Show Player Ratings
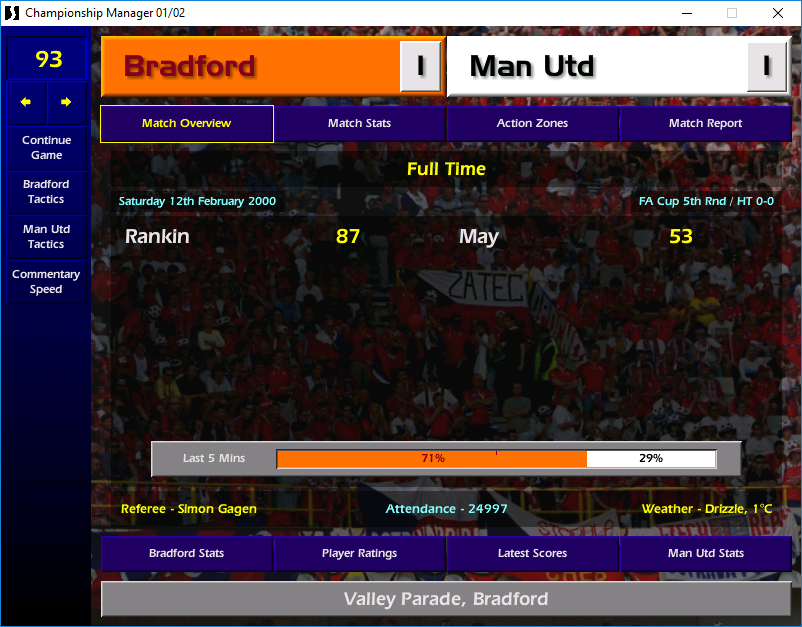The width and height of the screenshot is (802, 627). (359, 553)
